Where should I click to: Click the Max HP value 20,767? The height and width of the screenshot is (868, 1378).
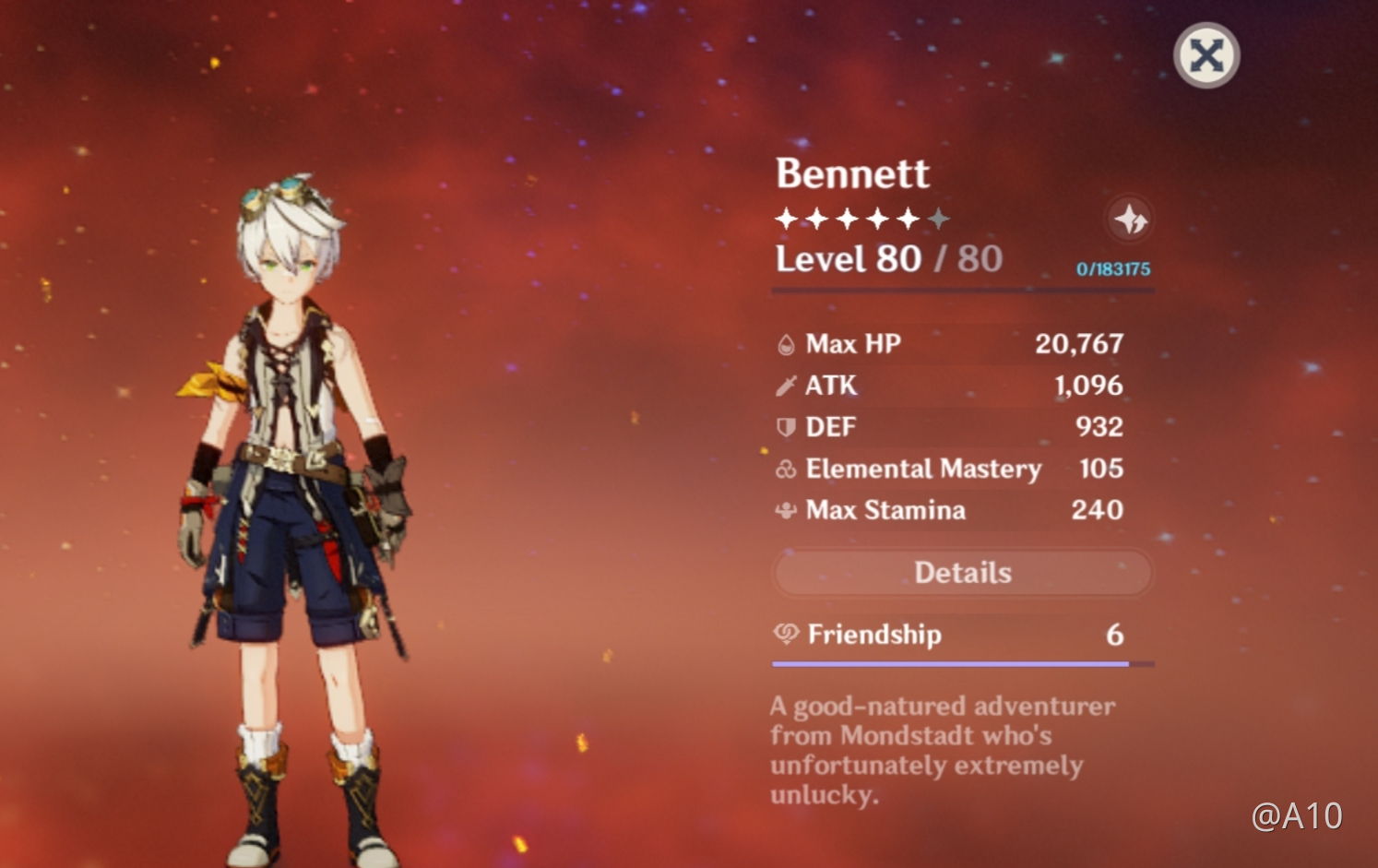pos(1080,343)
